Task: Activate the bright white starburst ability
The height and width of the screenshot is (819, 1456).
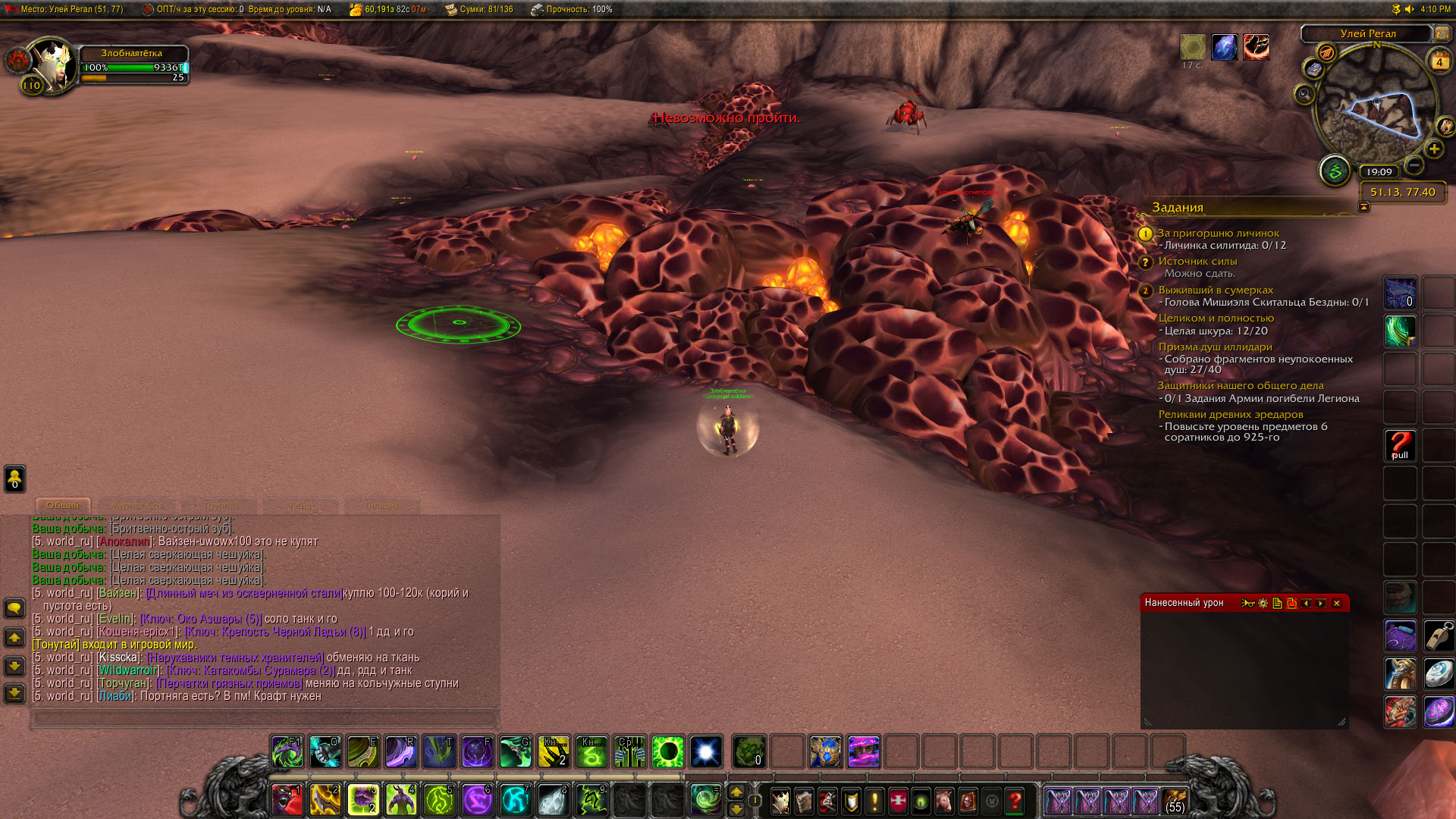Action: (x=705, y=752)
